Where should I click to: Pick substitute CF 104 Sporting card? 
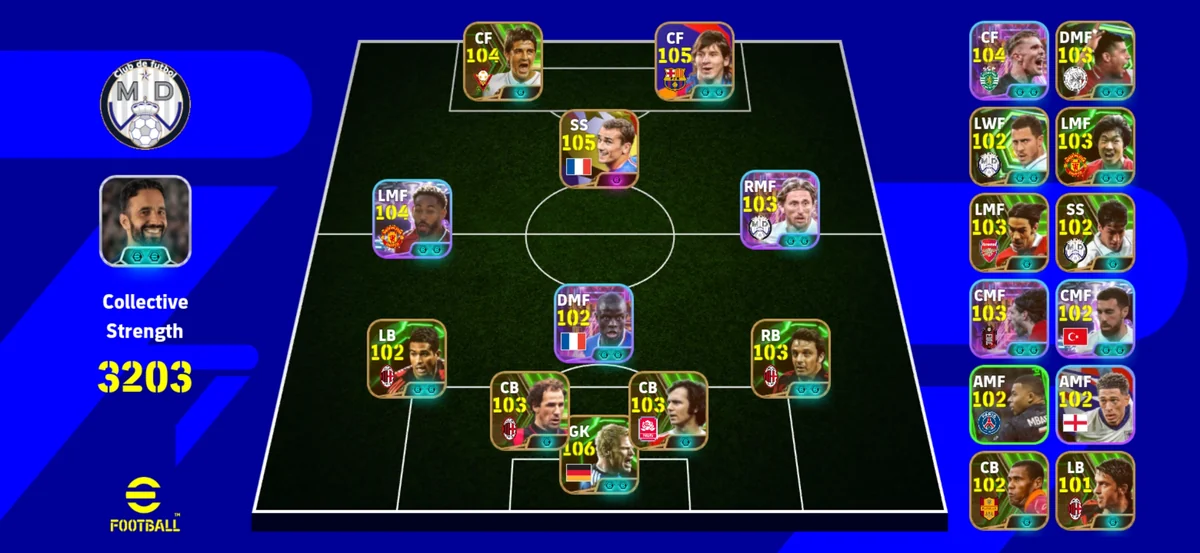1009,60
